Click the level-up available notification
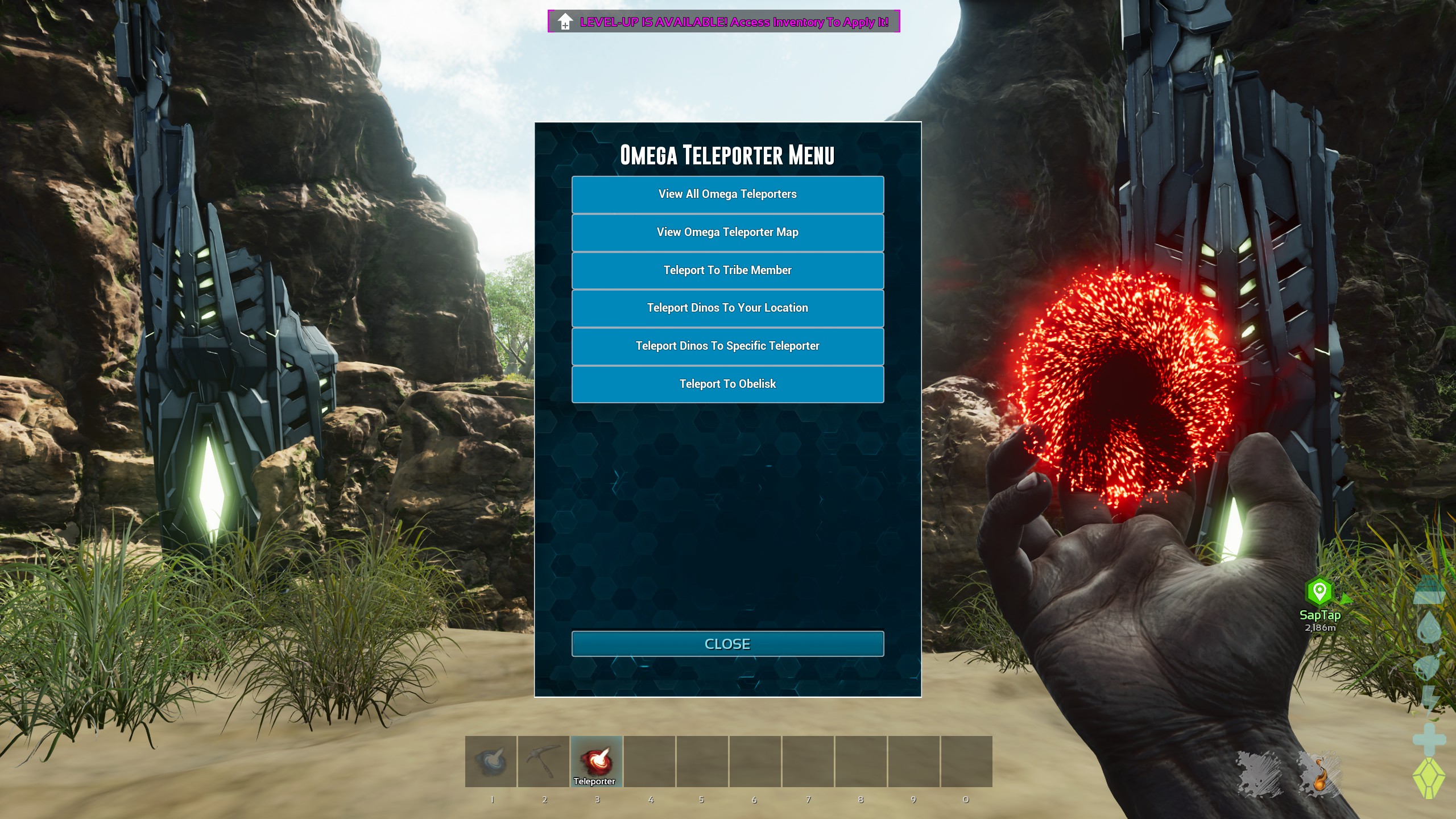Screen dimensions: 1456x819 coord(723,22)
